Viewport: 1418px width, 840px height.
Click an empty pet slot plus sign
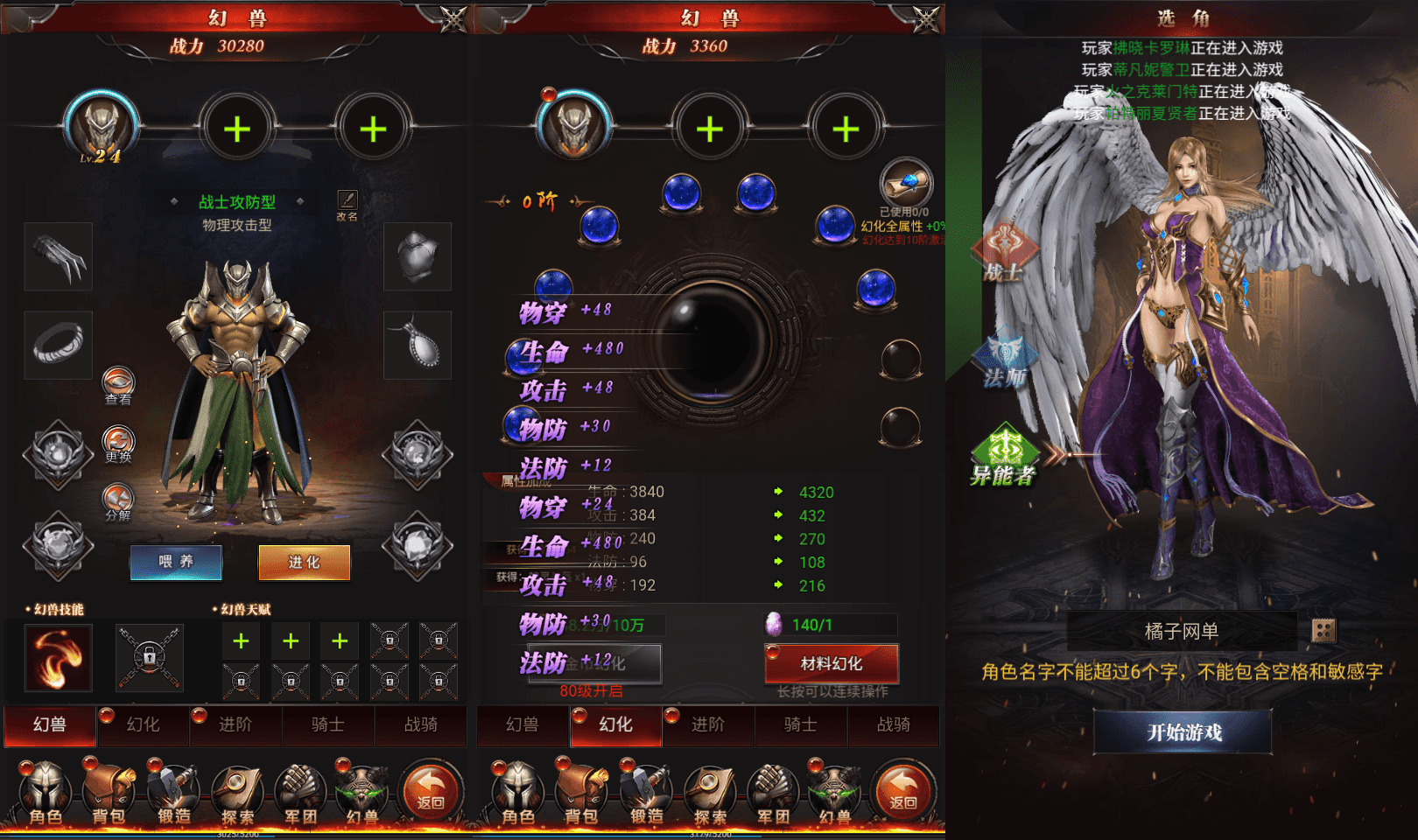pyautogui.click(x=236, y=127)
